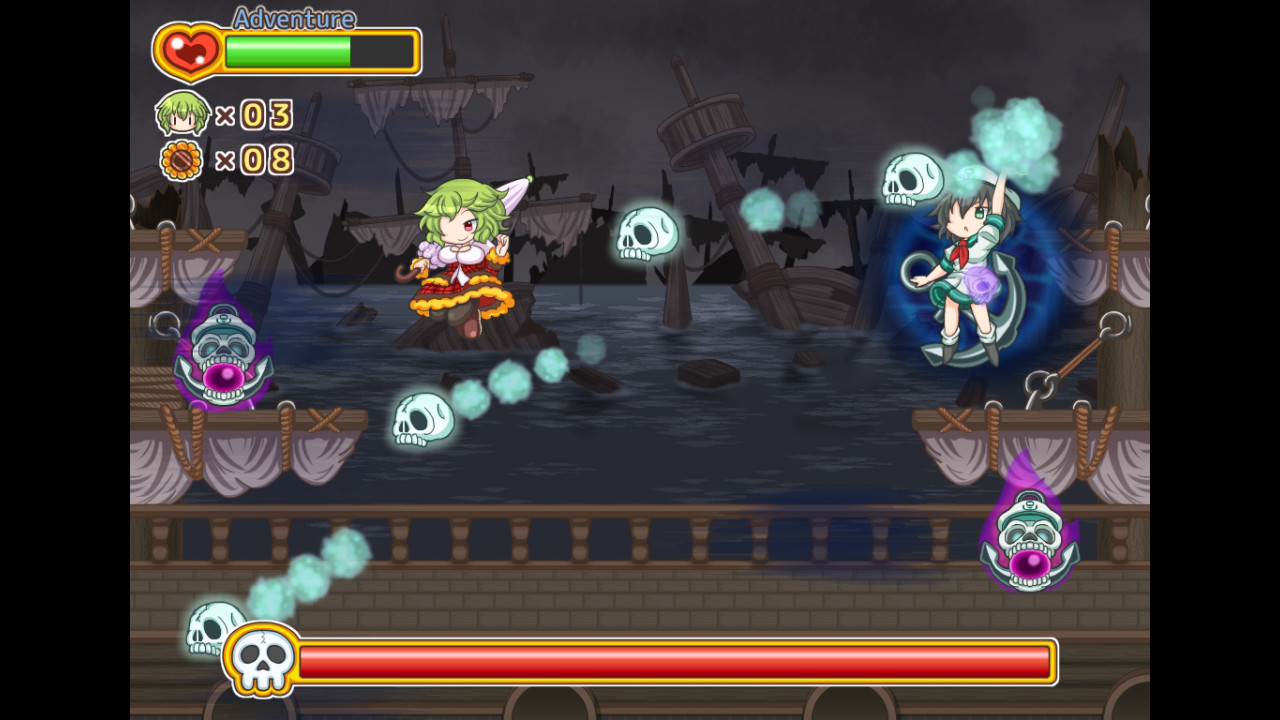Screen dimensions: 1280x720
Task: Click the floating skull projectile near center
Action: [645, 235]
